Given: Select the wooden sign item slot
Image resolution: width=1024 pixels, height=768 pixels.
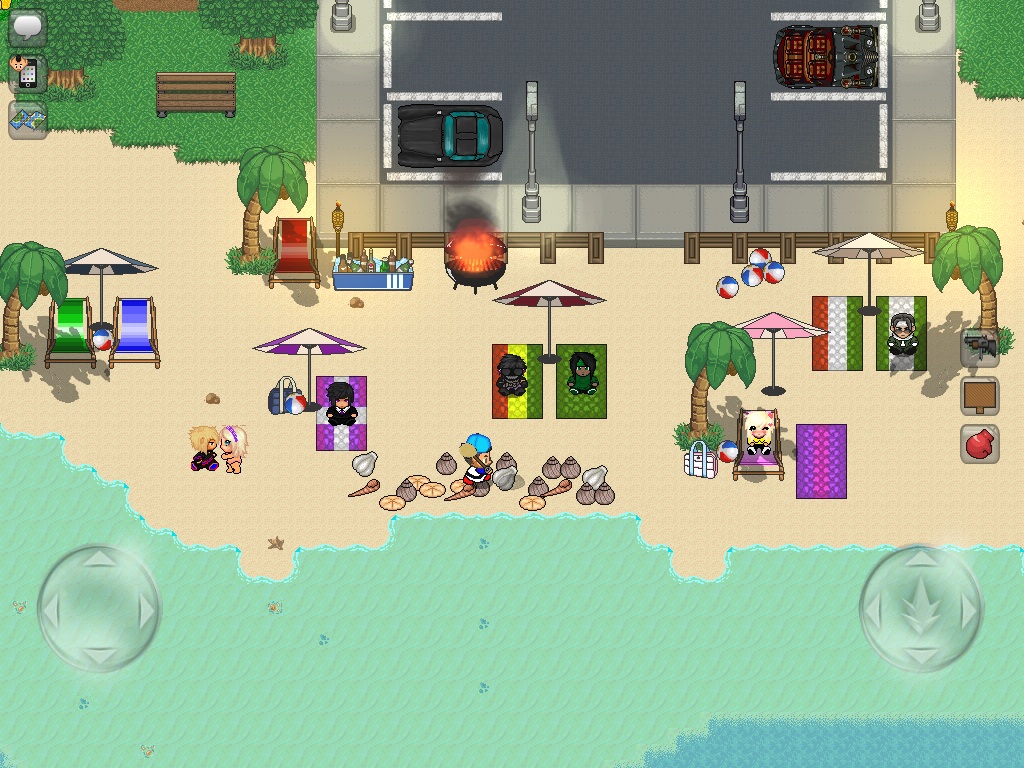Looking at the screenshot, I should 980,395.
